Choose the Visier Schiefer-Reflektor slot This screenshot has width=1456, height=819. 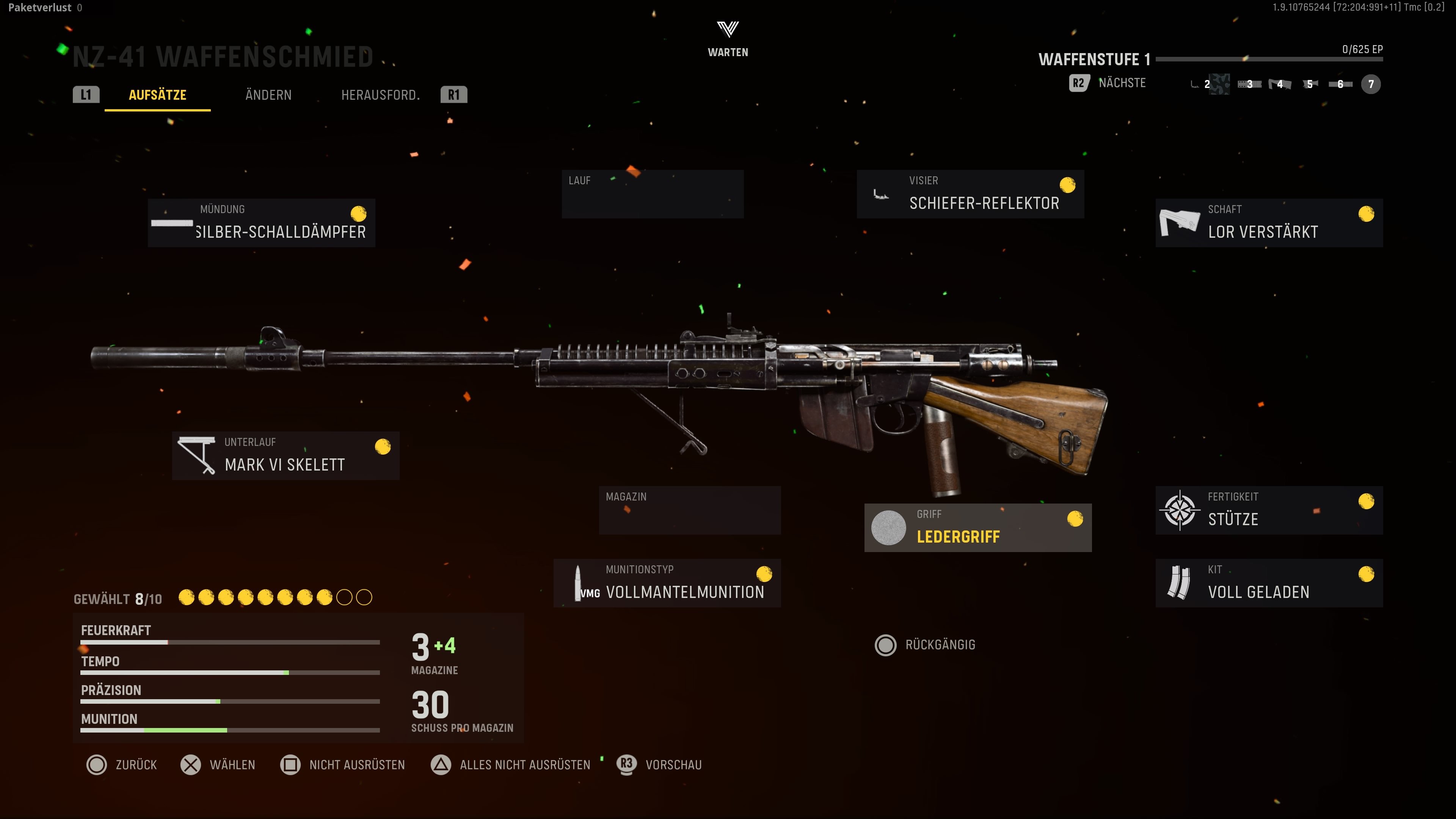pyautogui.click(x=970, y=194)
